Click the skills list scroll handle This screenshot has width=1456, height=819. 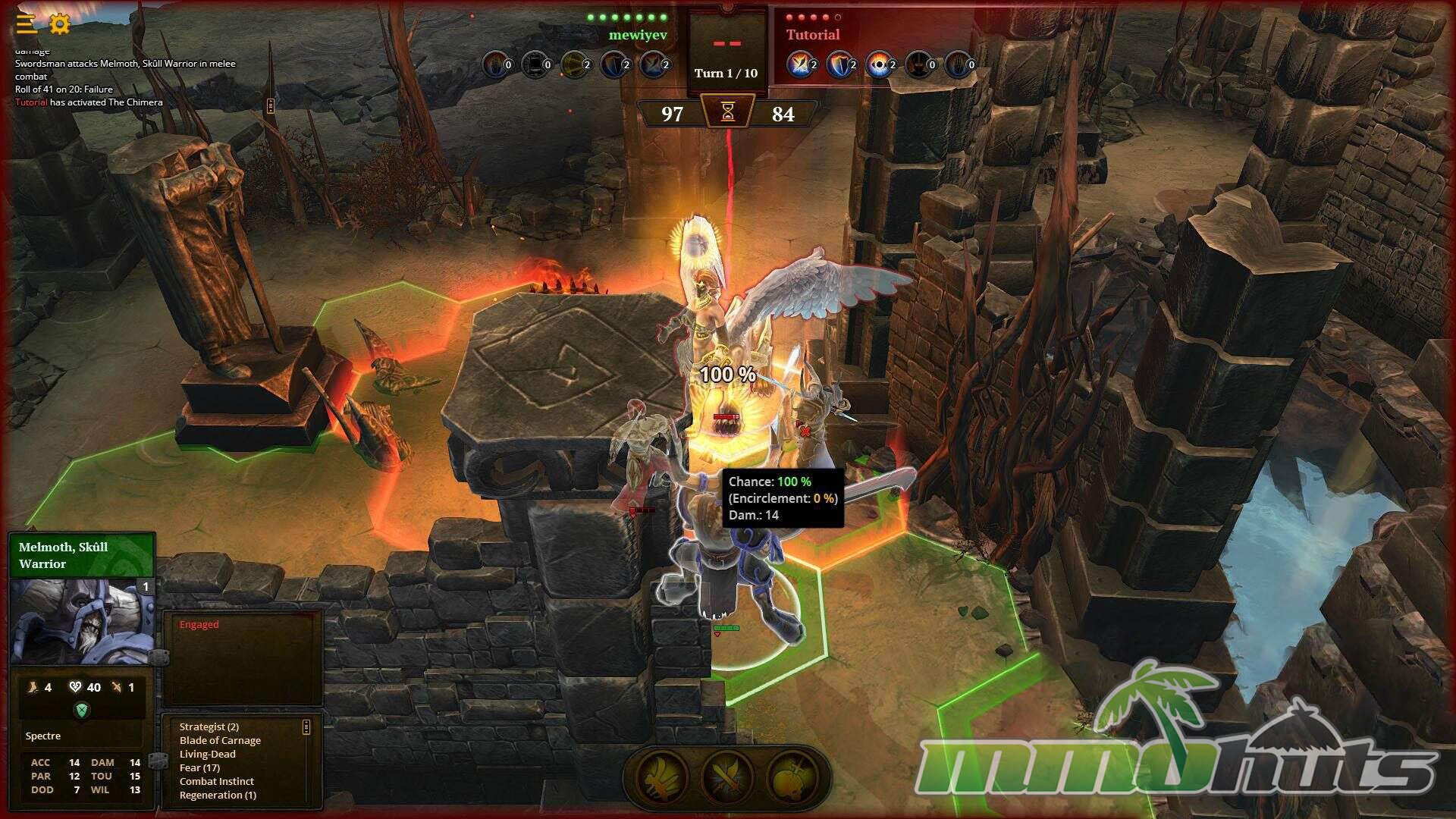[x=306, y=727]
